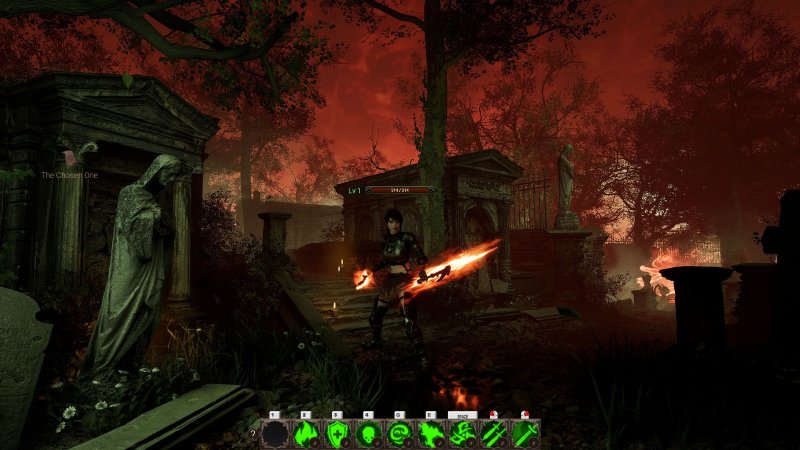Select the green beast silhouette ability
This screenshot has width=800, height=450.
(431, 433)
